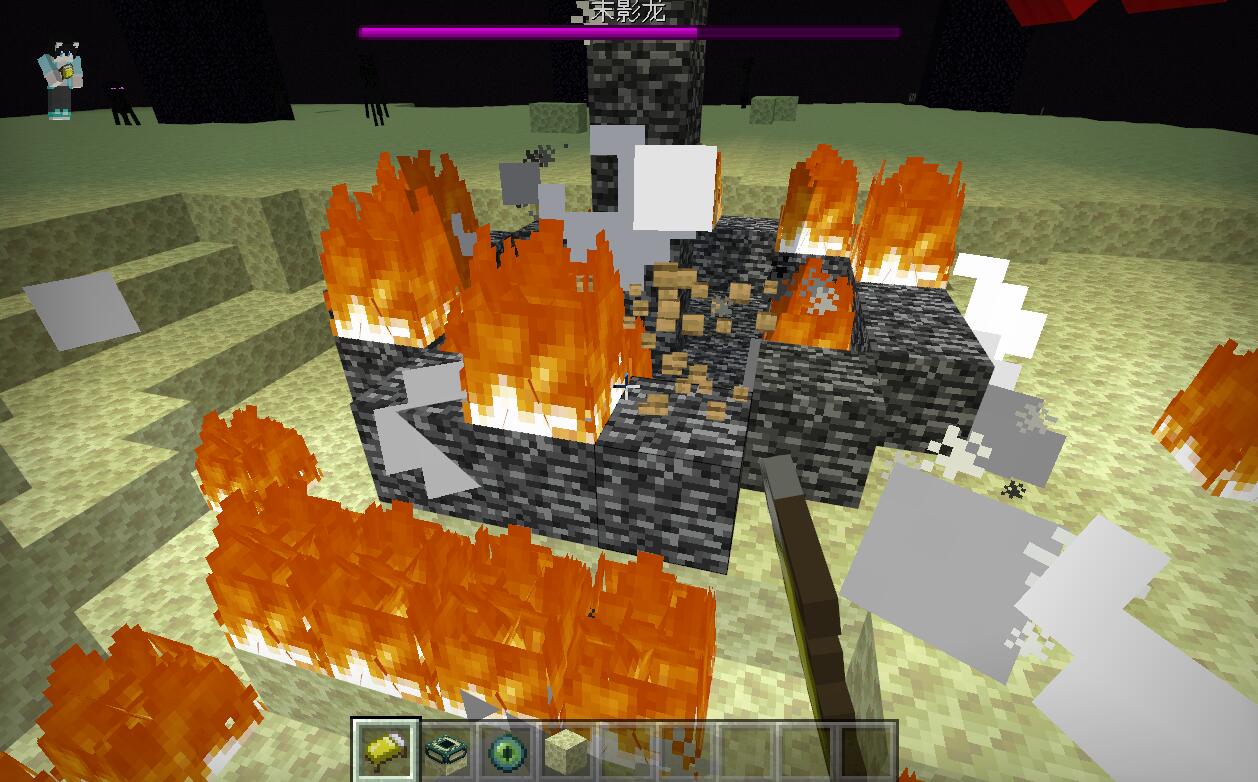Choose the End Portal Frame slot
Screen dimensions: 1258x782
coord(447,749)
